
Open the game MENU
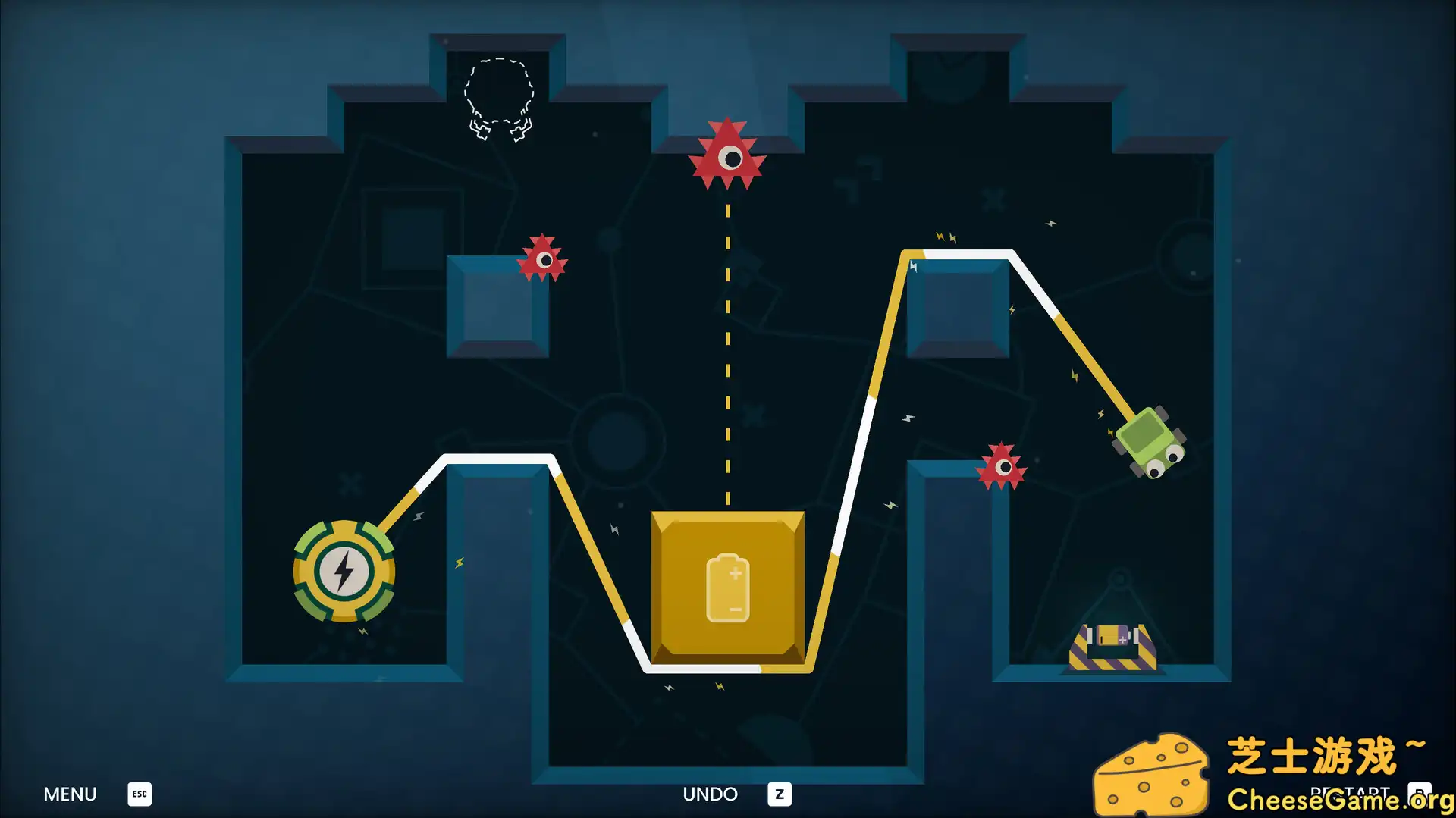70,794
